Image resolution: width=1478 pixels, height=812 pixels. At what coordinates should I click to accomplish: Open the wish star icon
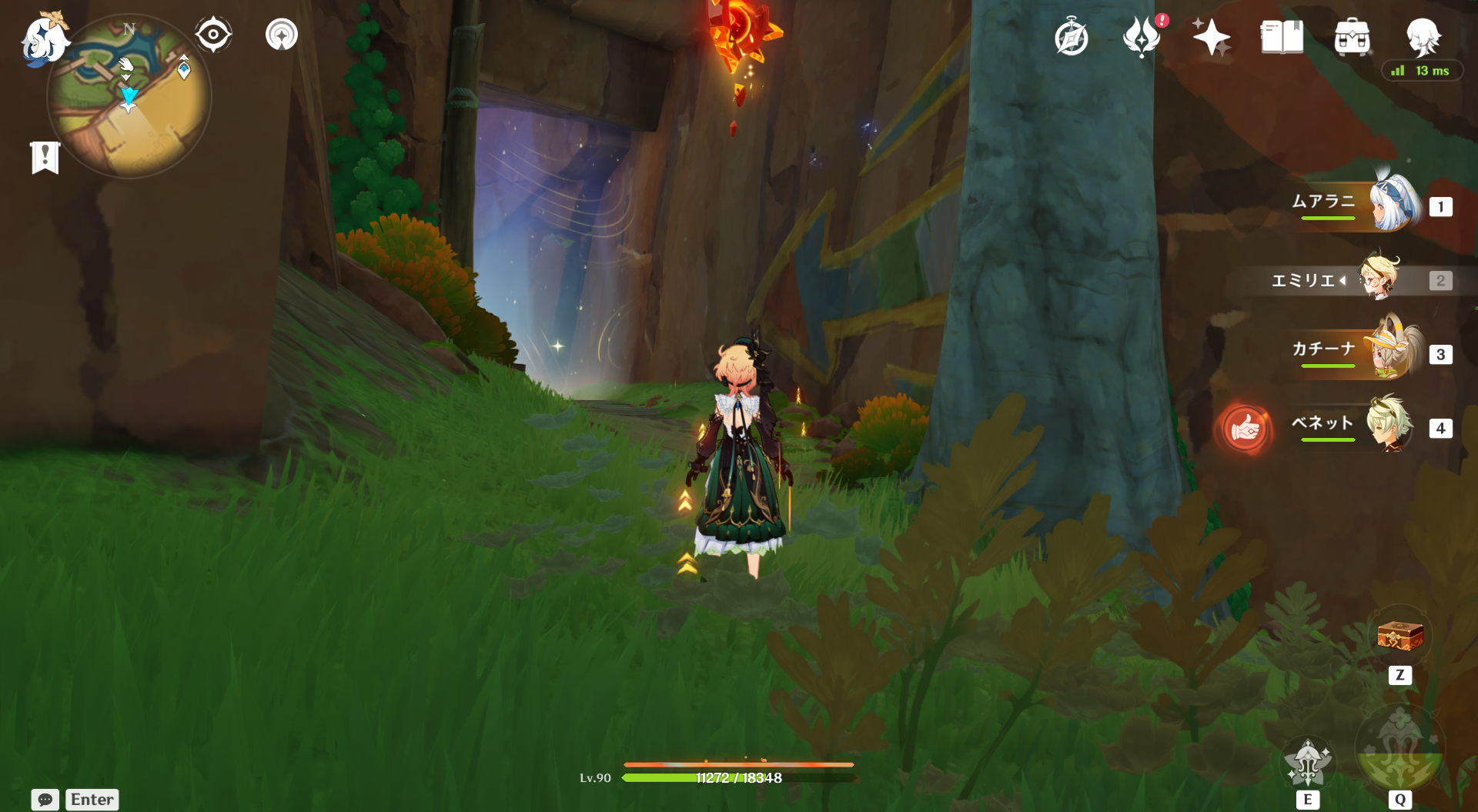click(1211, 37)
